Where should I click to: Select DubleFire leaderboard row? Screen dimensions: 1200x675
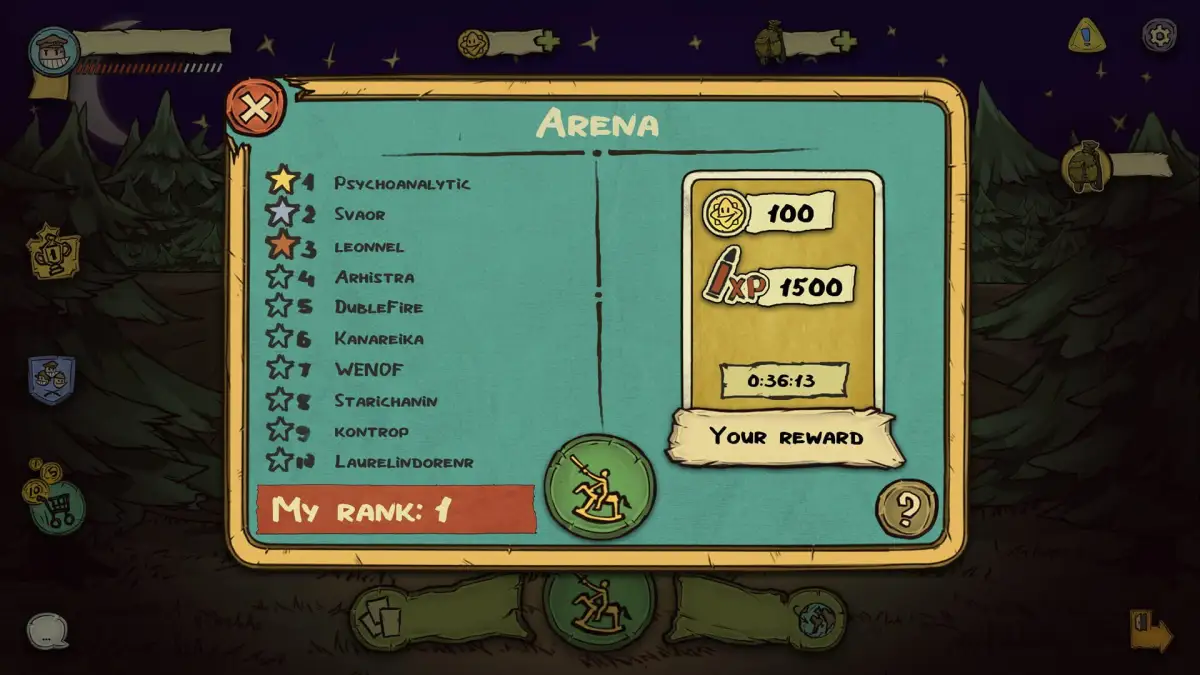[x=378, y=307]
